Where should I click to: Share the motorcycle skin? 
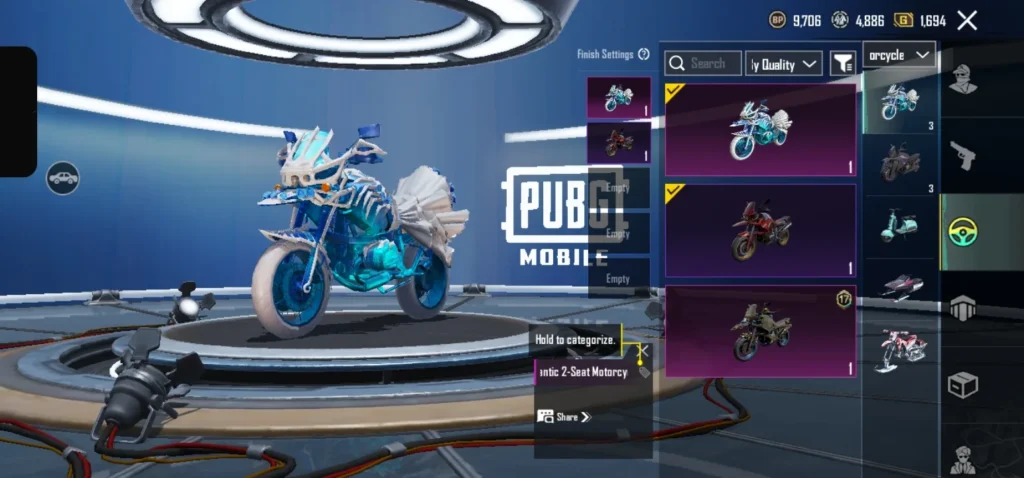coord(565,416)
